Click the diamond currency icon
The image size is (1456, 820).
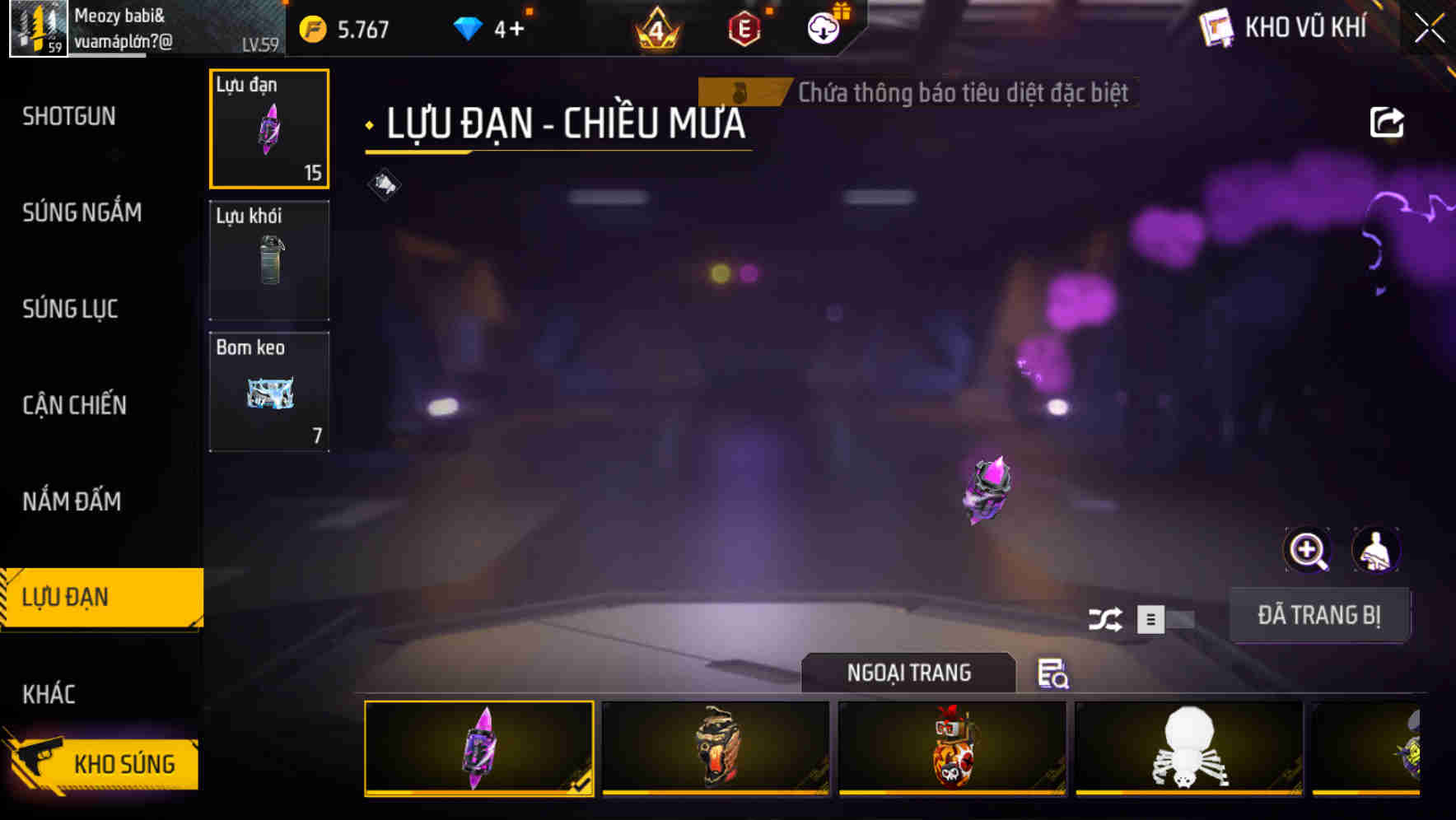[467, 27]
